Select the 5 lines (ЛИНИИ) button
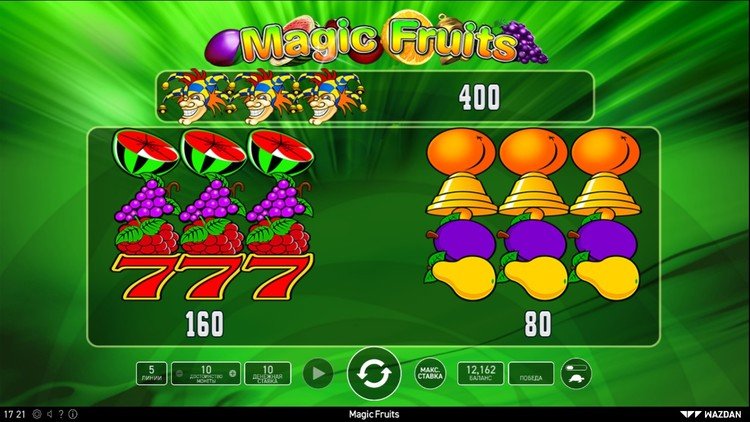The height and width of the screenshot is (422, 750). [x=151, y=374]
